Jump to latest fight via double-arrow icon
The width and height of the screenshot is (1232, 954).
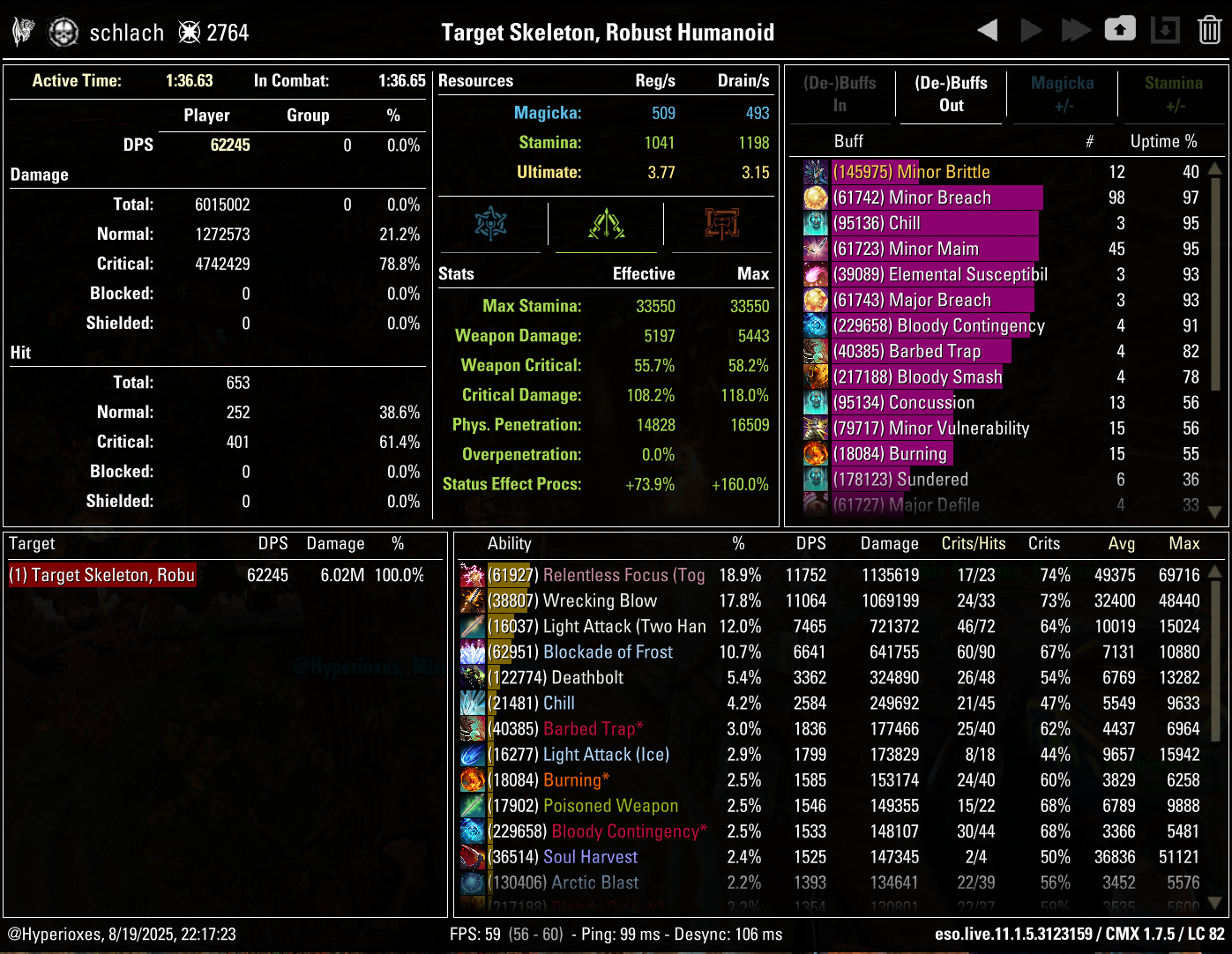(1076, 29)
